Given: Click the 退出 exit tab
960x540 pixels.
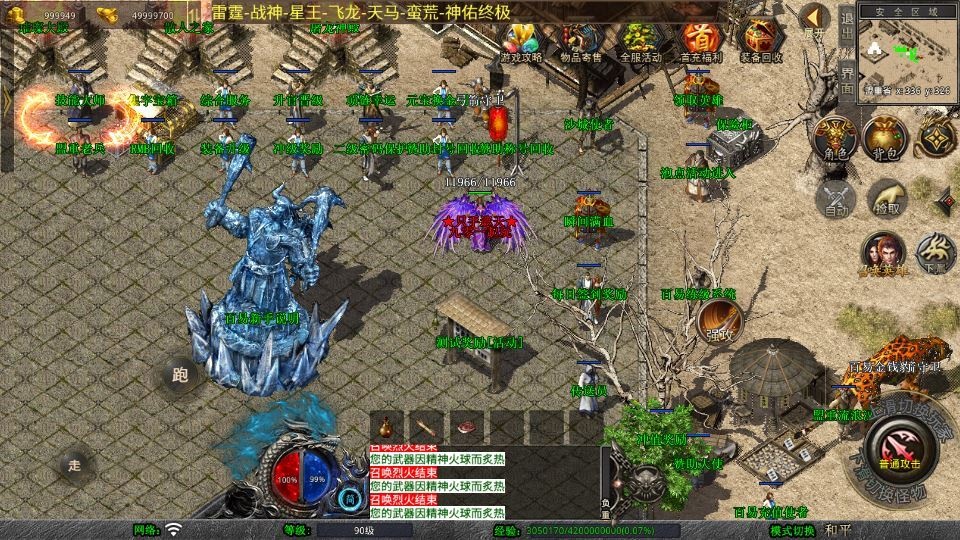Looking at the screenshot, I should coord(846,27).
